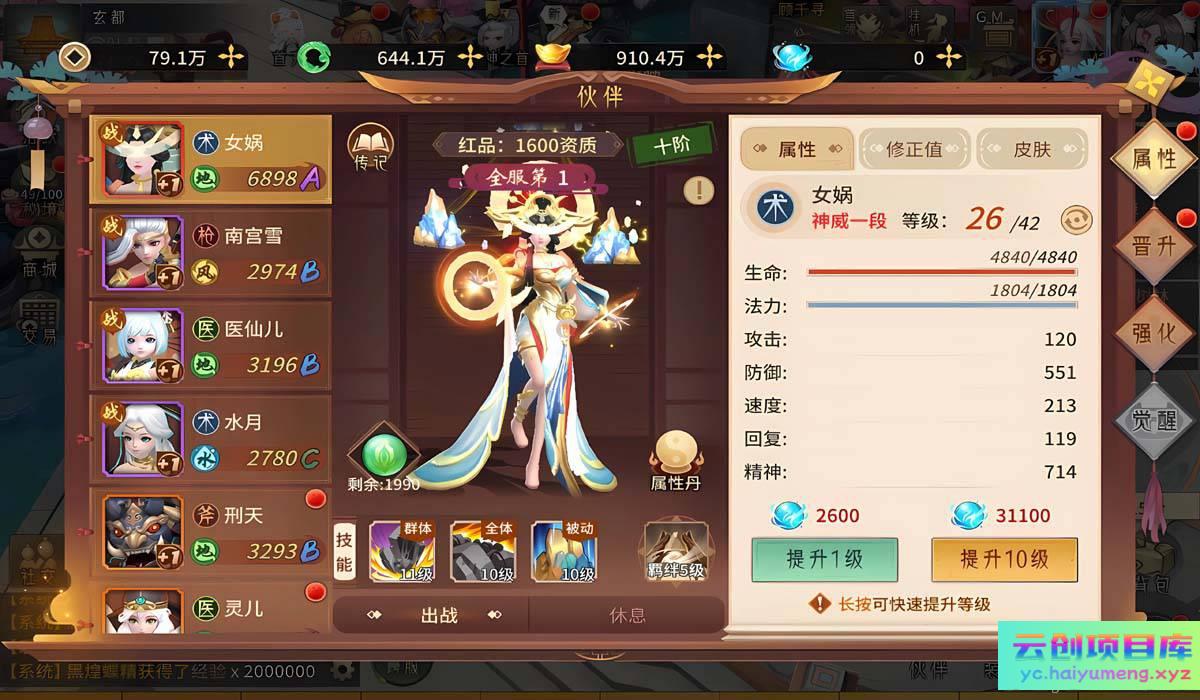Open the exclamation info icon
This screenshot has height=700, width=1200.
(699, 190)
